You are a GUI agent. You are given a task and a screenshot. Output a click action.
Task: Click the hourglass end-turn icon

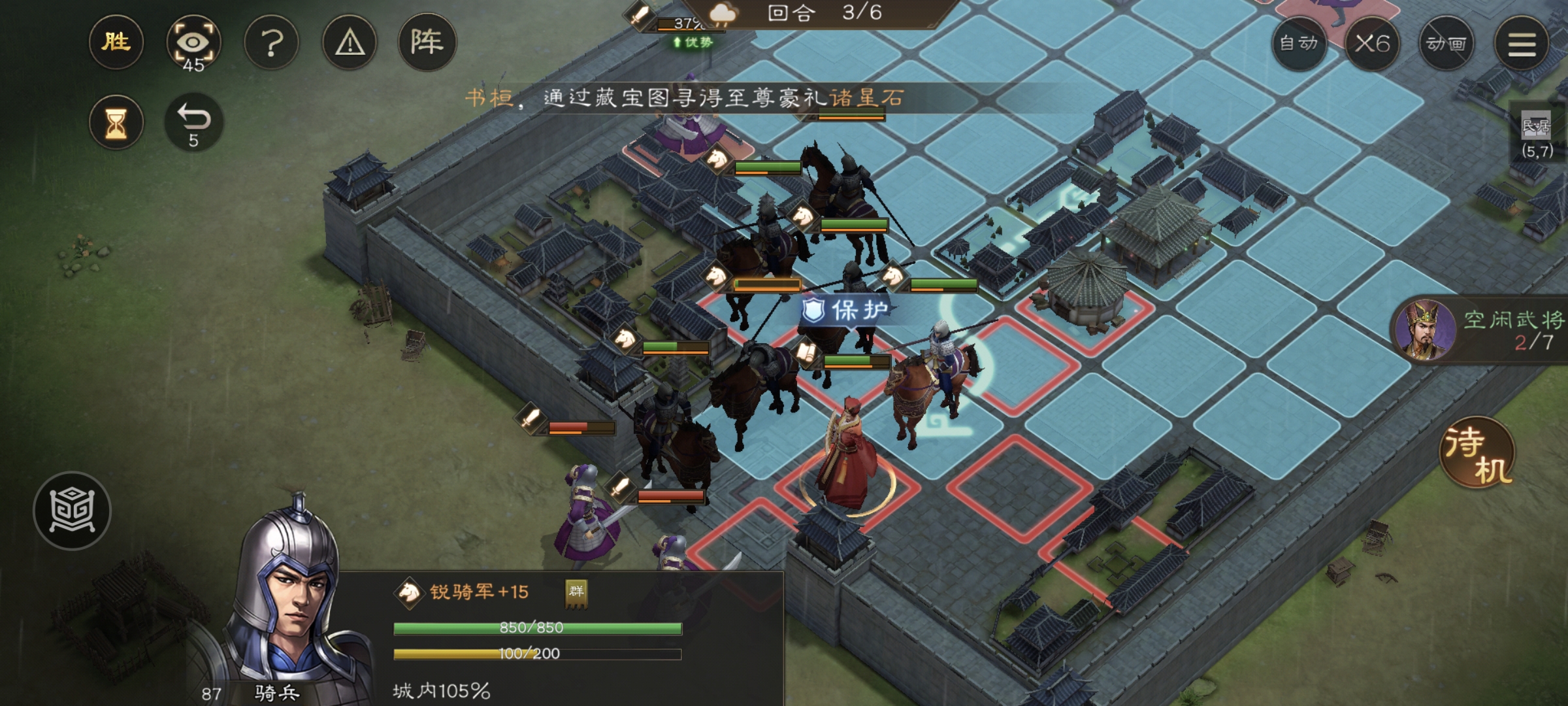pyautogui.click(x=116, y=122)
